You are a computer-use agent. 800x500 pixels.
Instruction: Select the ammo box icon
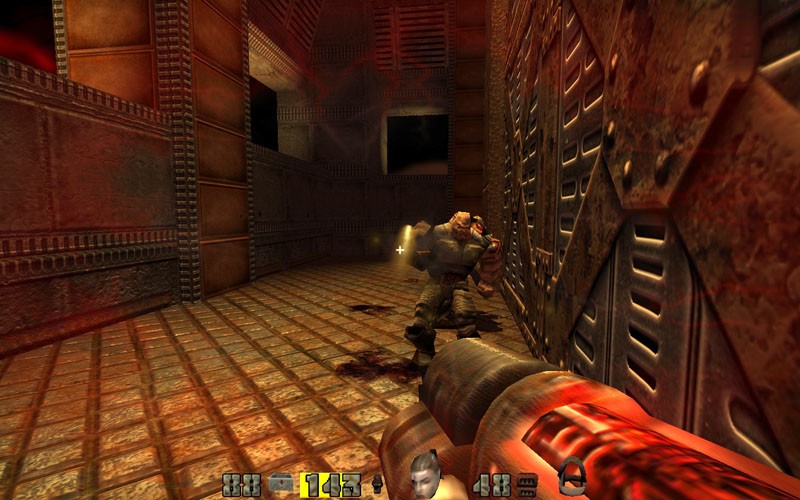(x=283, y=486)
